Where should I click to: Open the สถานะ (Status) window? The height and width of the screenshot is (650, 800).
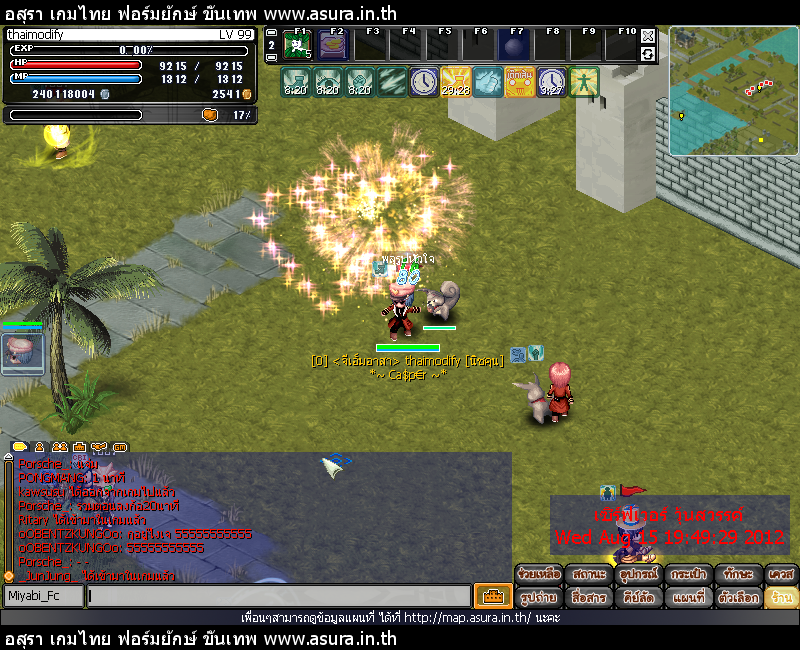pyautogui.click(x=589, y=574)
